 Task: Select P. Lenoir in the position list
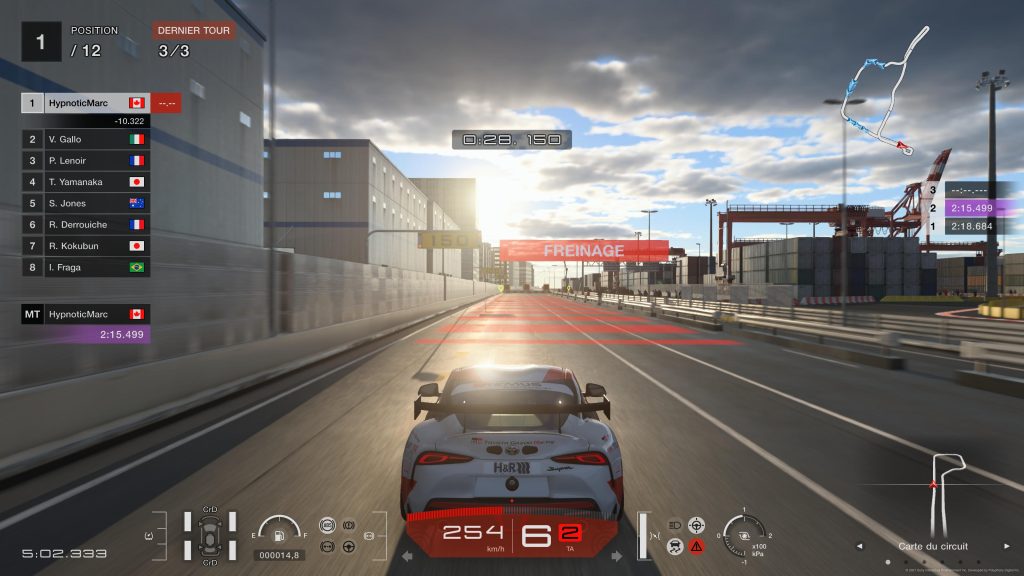coord(86,160)
